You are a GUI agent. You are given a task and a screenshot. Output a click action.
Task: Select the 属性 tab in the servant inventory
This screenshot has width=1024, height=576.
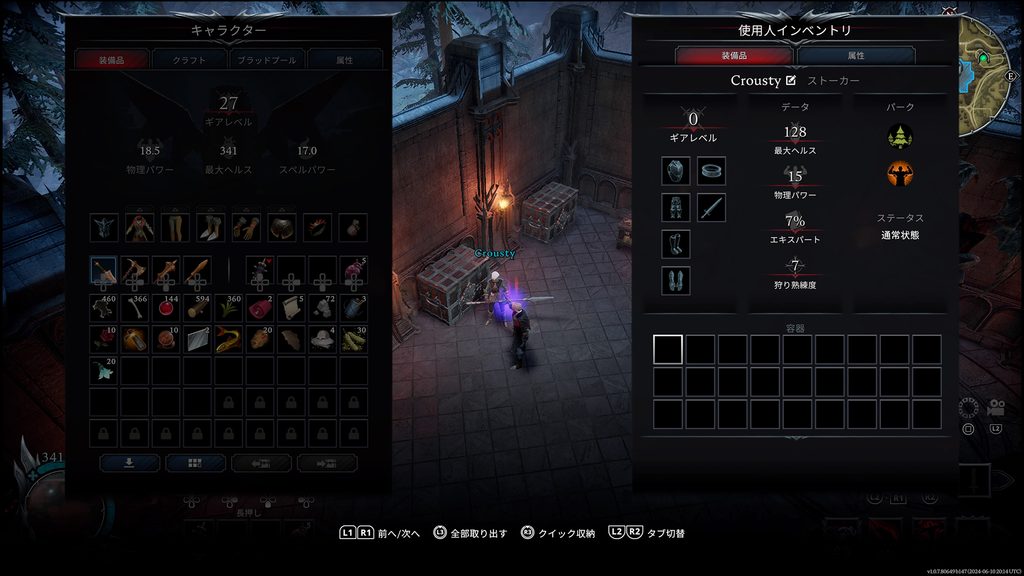point(856,56)
